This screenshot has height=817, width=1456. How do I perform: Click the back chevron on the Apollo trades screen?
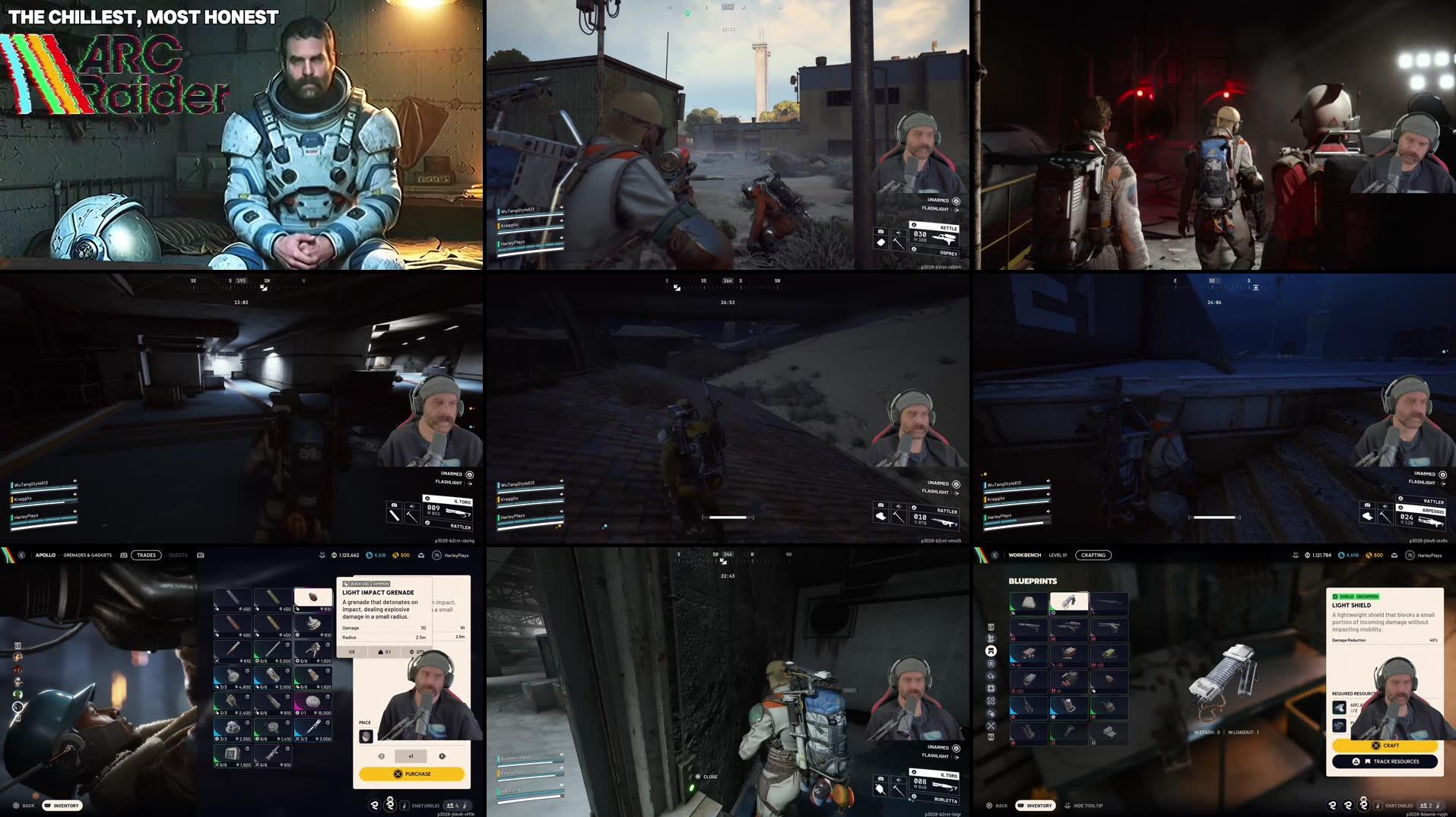(x=22, y=555)
